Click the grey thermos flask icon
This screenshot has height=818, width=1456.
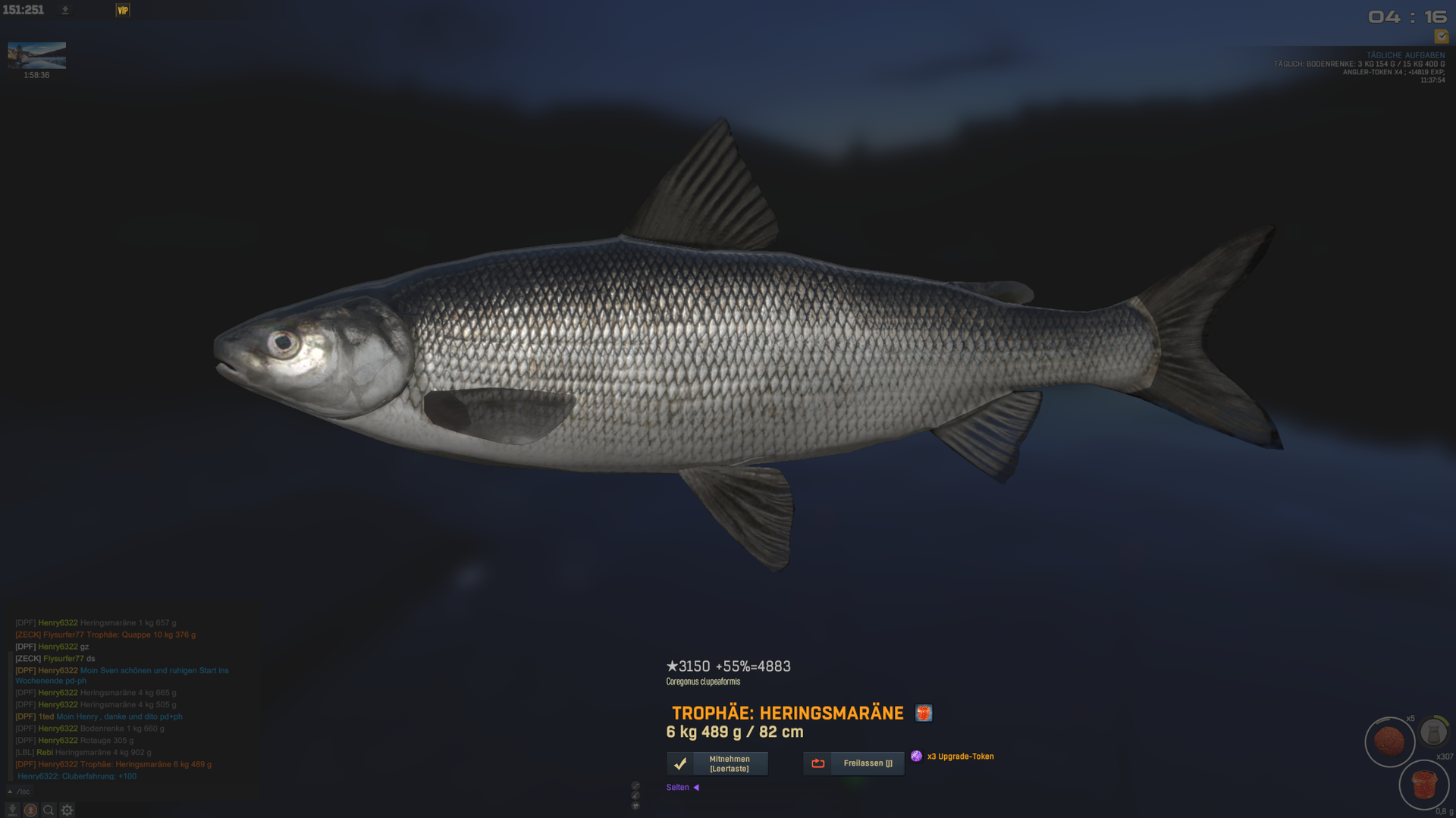[1433, 732]
